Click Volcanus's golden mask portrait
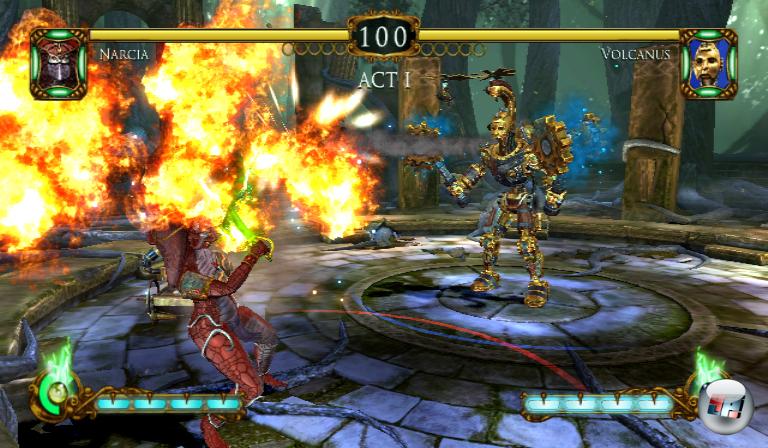The height and width of the screenshot is (448, 768). click(708, 62)
